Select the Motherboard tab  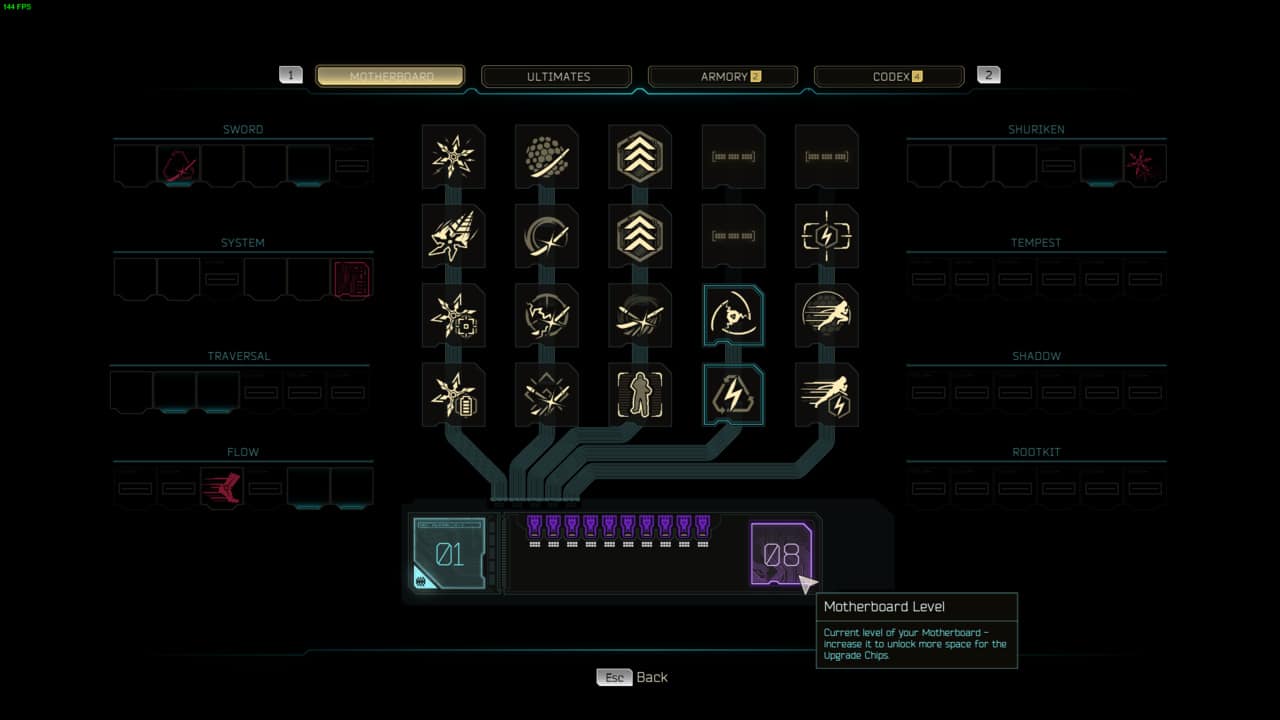390,76
